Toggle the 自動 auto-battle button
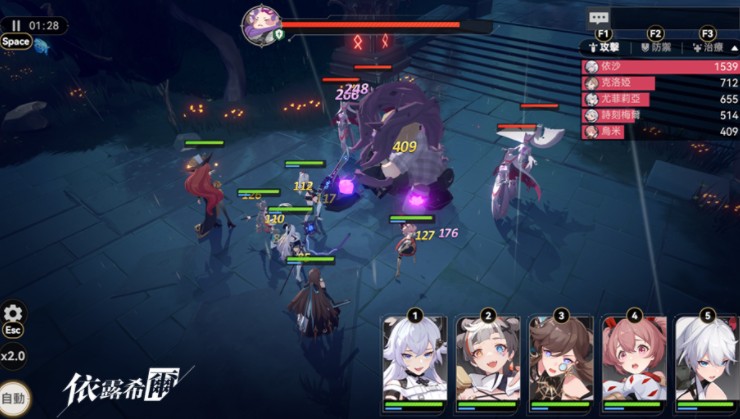The image size is (740, 419). click(14, 399)
